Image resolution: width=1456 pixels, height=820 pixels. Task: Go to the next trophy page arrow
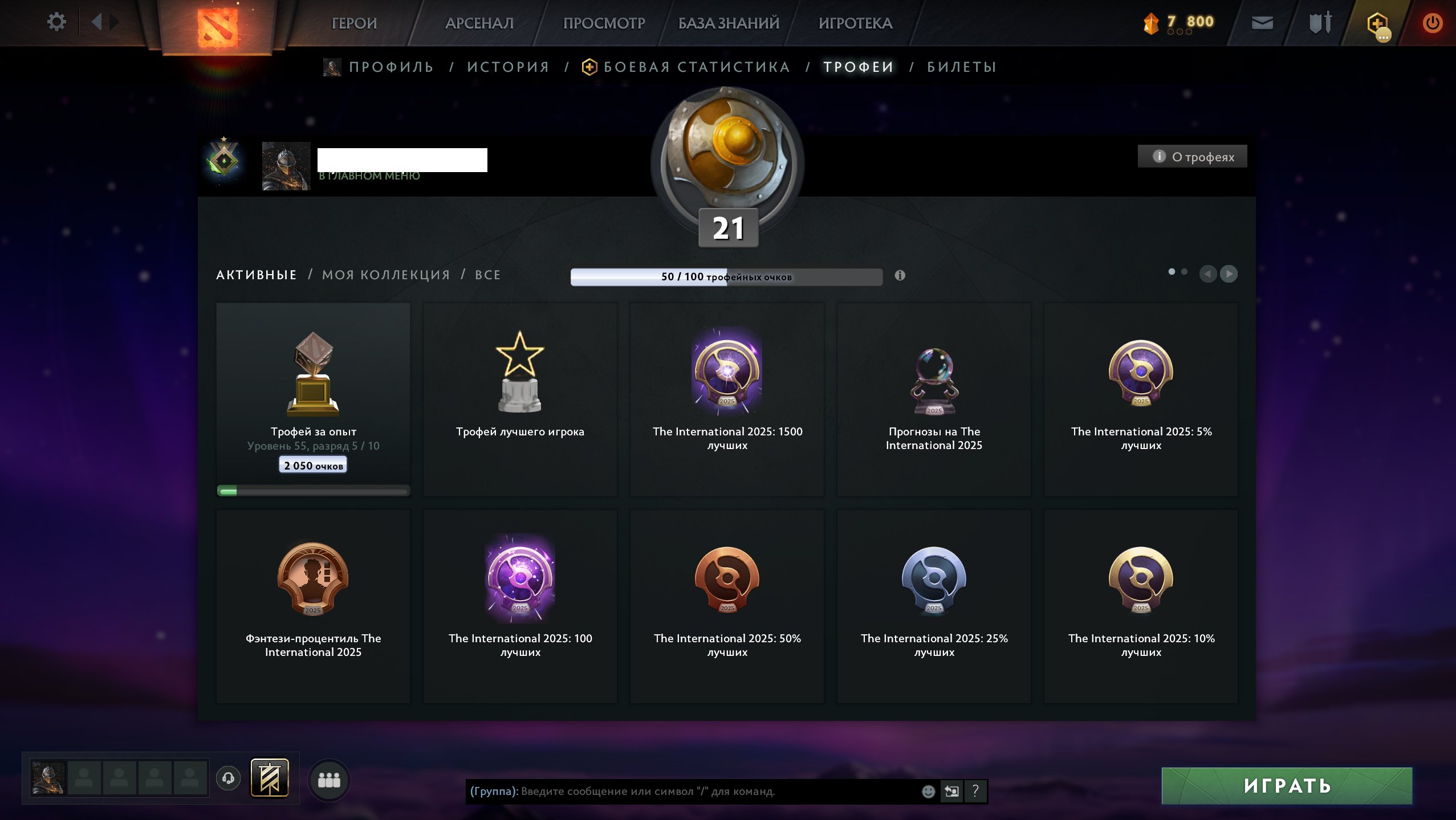(1229, 274)
